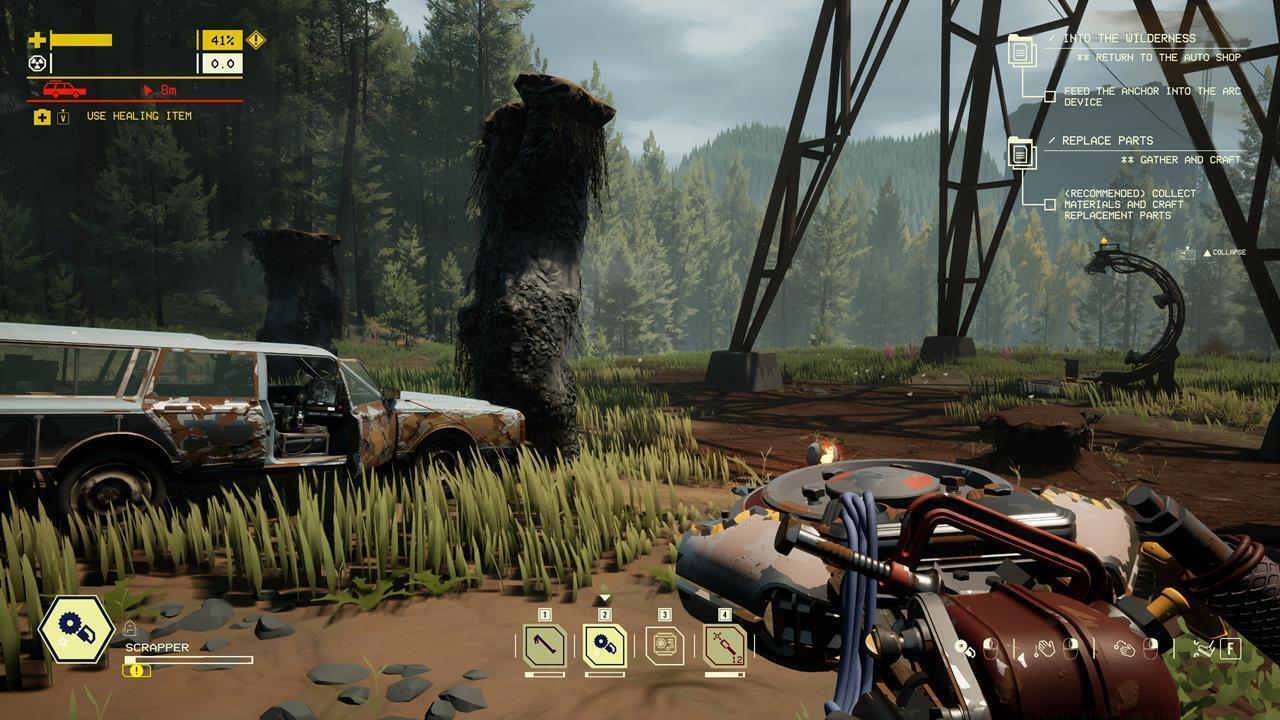Tick the Feed the Anchor objective checkbox

[x=1050, y=97]
